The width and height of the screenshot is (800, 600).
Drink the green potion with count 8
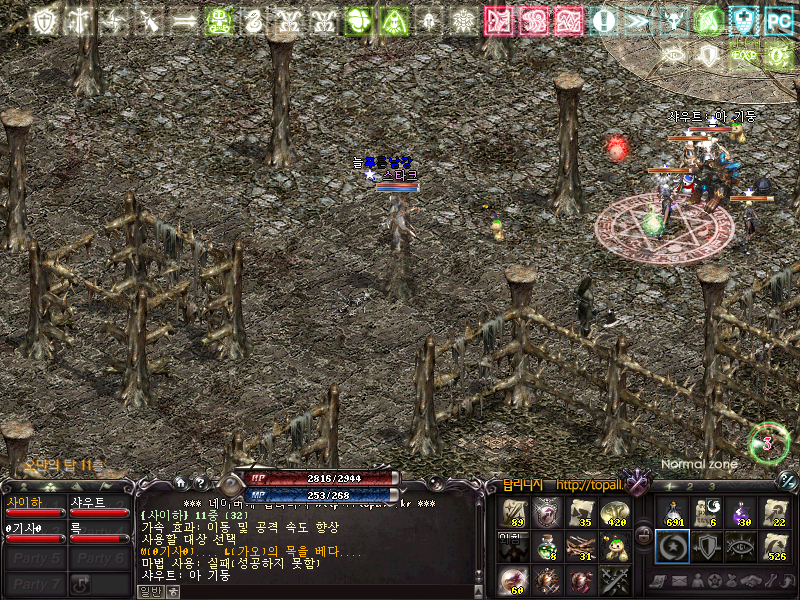coord(546,546)
